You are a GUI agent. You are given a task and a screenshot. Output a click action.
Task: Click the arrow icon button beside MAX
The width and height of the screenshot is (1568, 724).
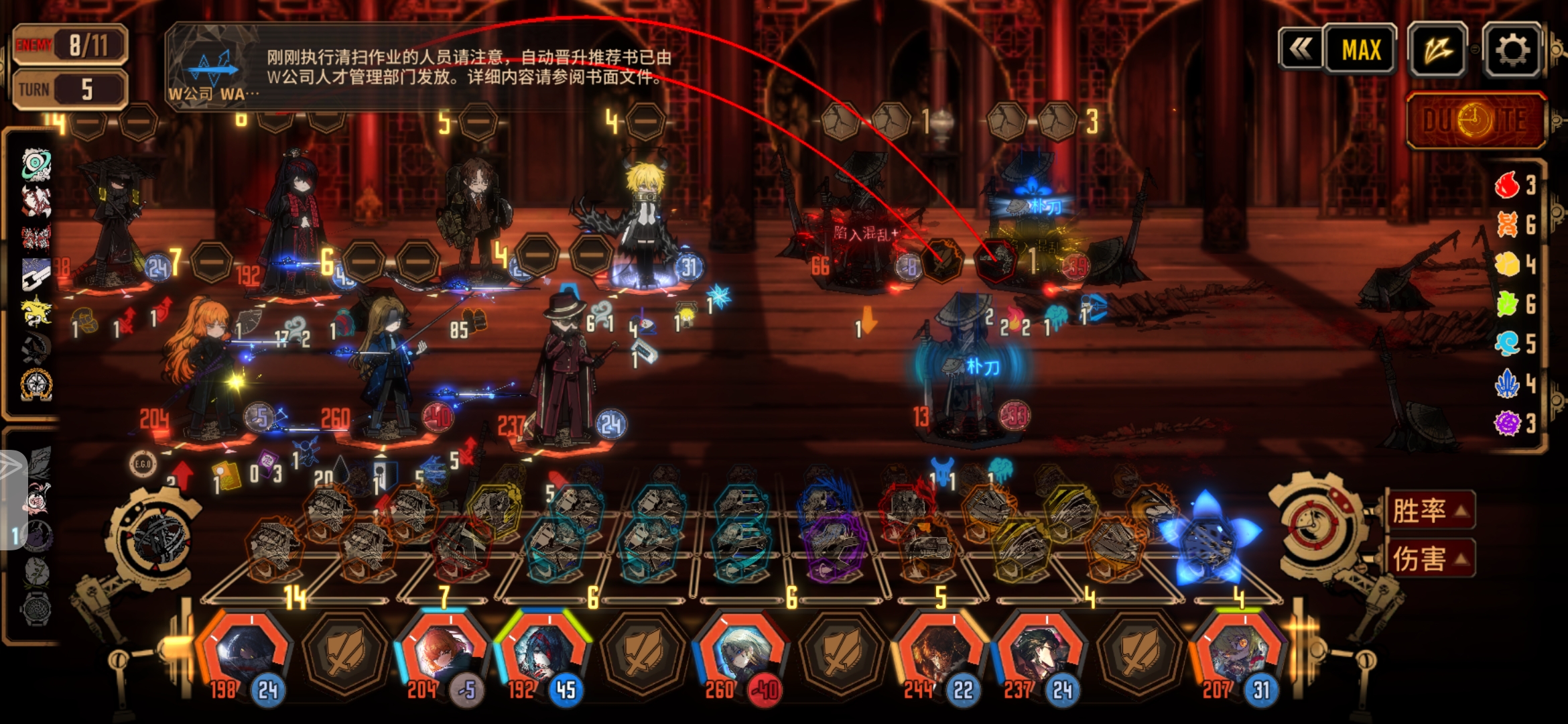coord(1437,50)
